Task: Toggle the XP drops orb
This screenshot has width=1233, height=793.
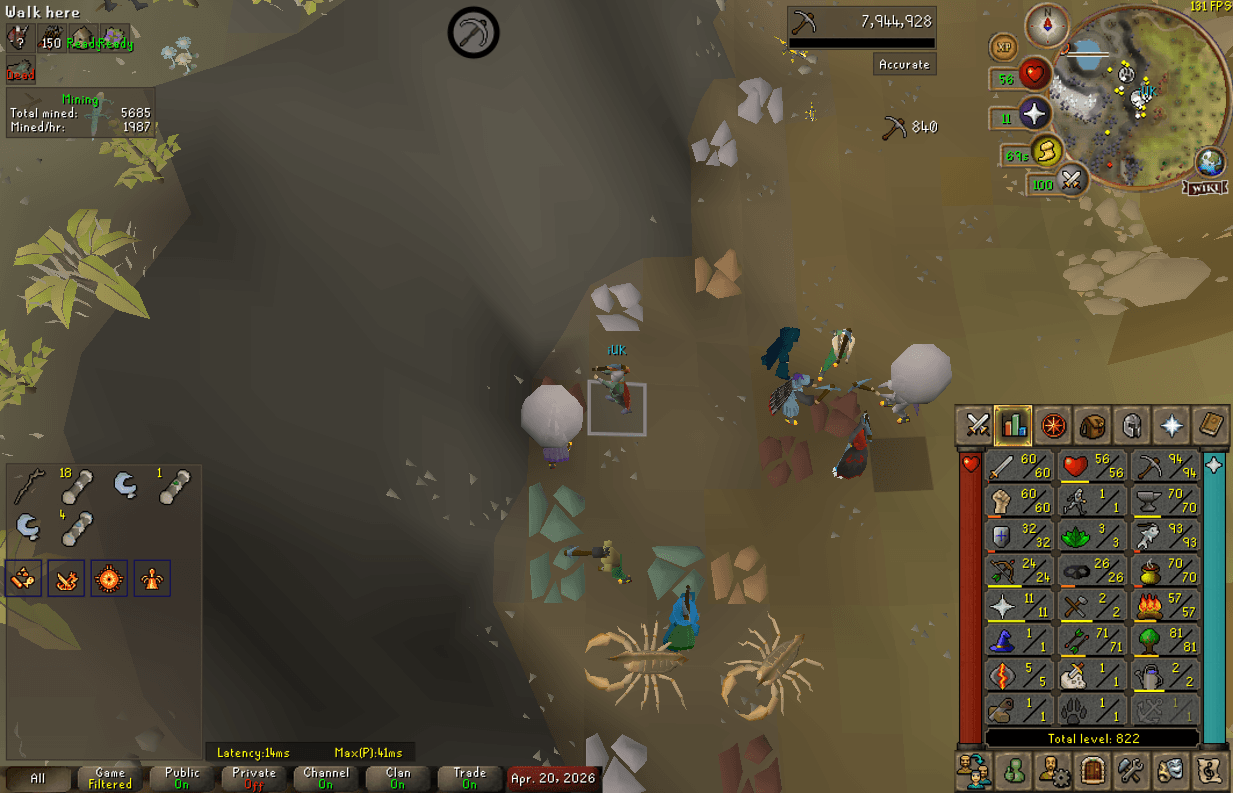Action: pyautogui.click(x=1004, y=47)
